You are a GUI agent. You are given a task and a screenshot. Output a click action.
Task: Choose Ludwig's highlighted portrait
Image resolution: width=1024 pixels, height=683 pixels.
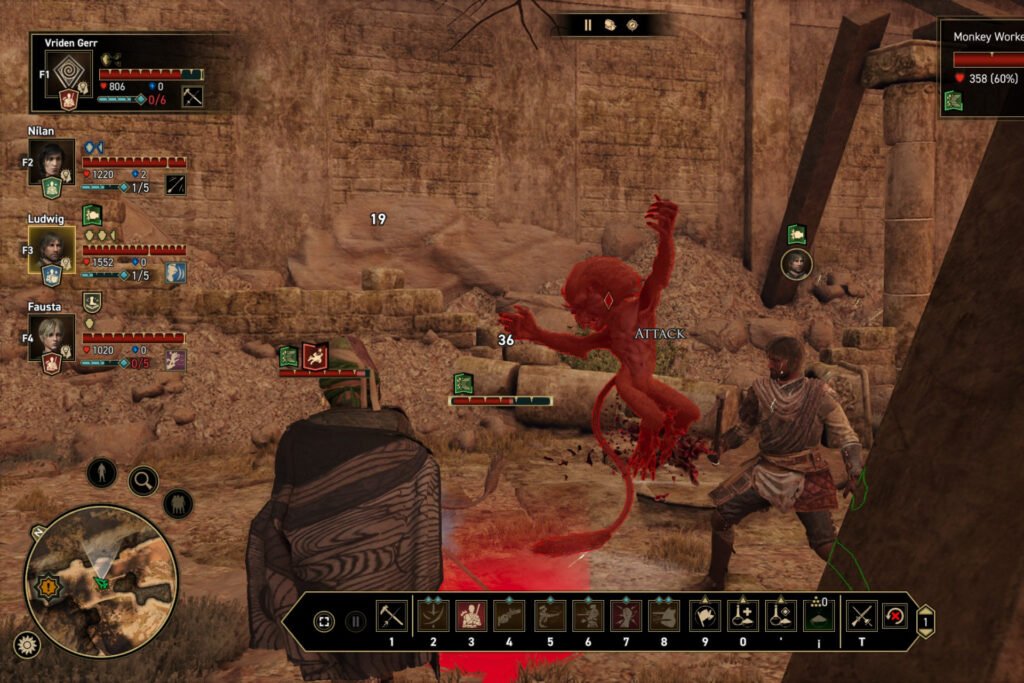tap(51, 249)
